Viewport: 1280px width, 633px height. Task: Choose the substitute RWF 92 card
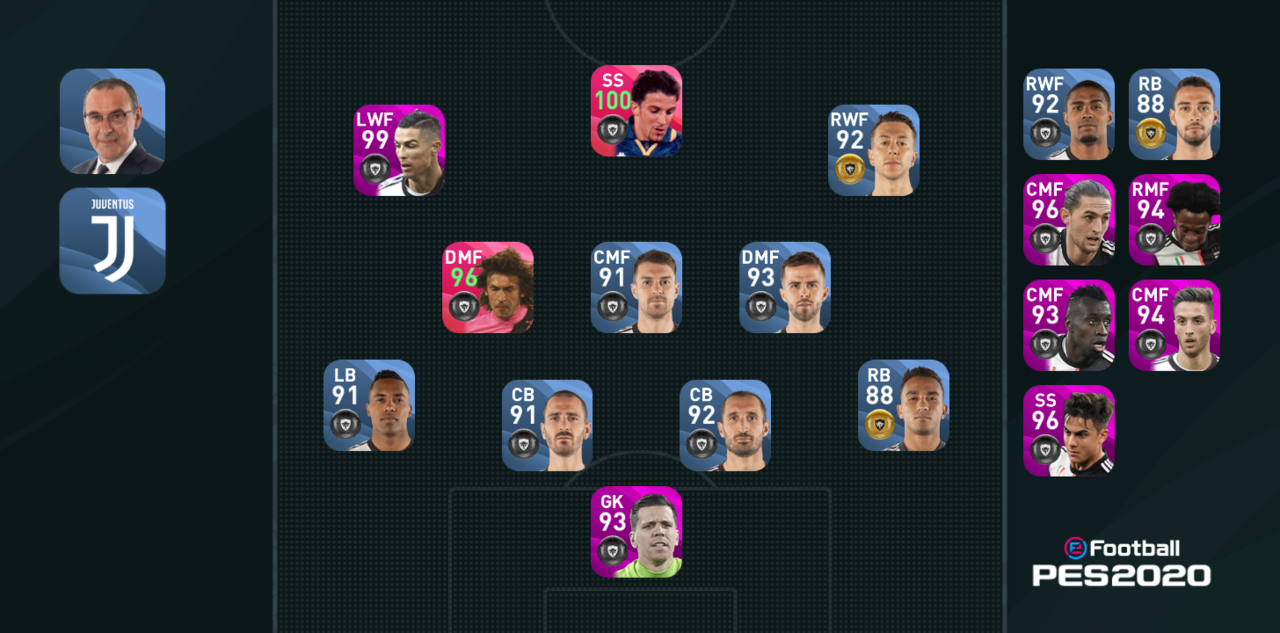click(1068, 114)
